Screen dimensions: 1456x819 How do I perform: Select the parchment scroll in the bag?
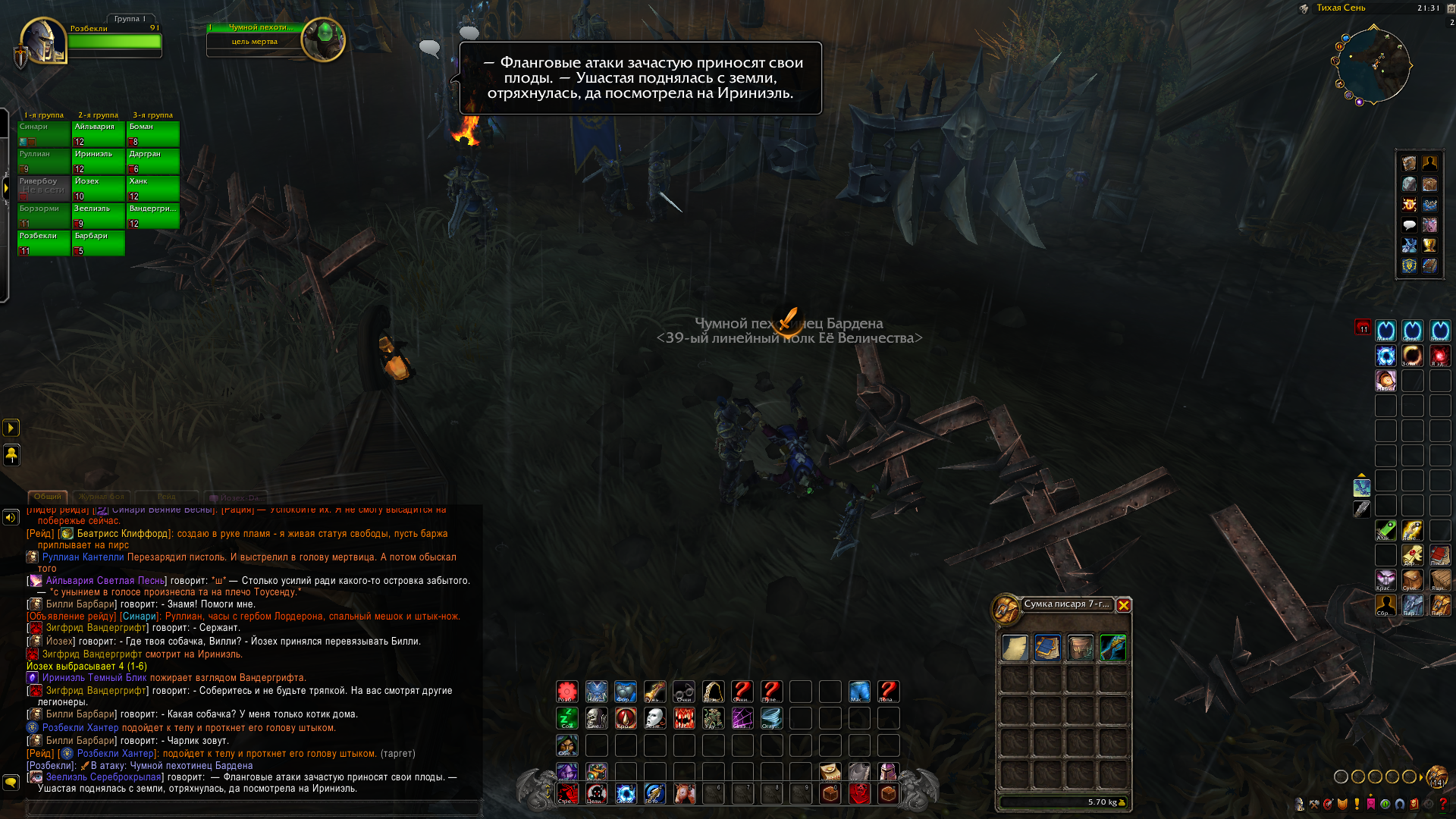(x=1015, y=648)
